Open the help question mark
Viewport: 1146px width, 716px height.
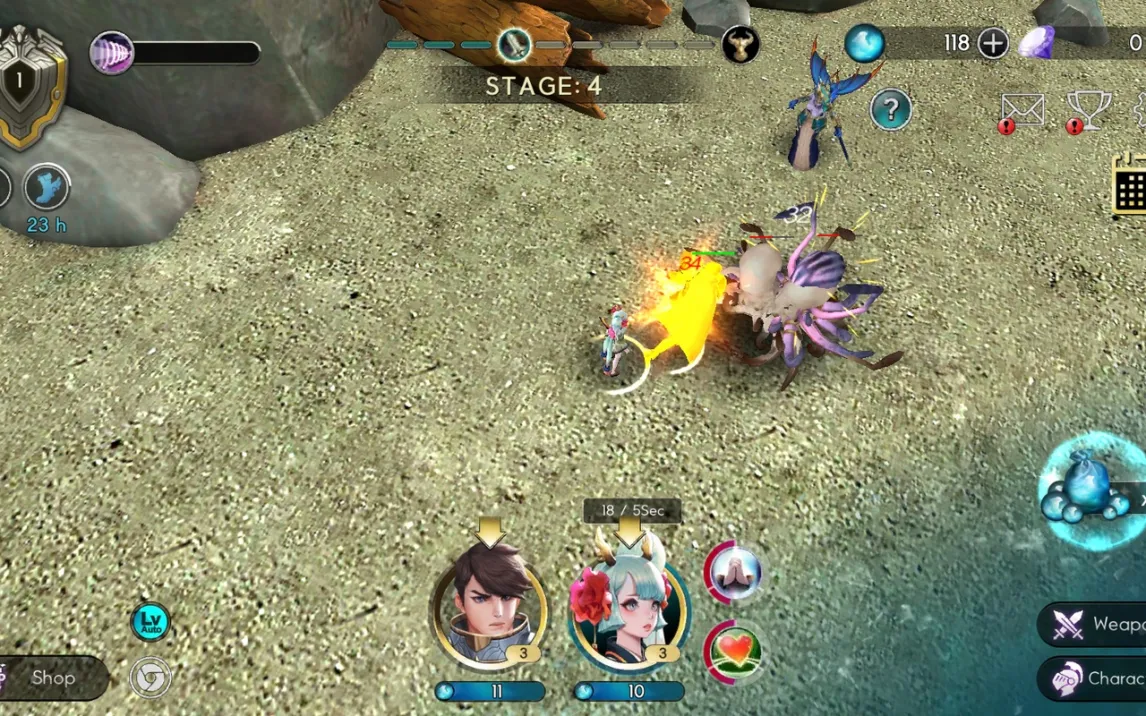[x=890, y=109]
